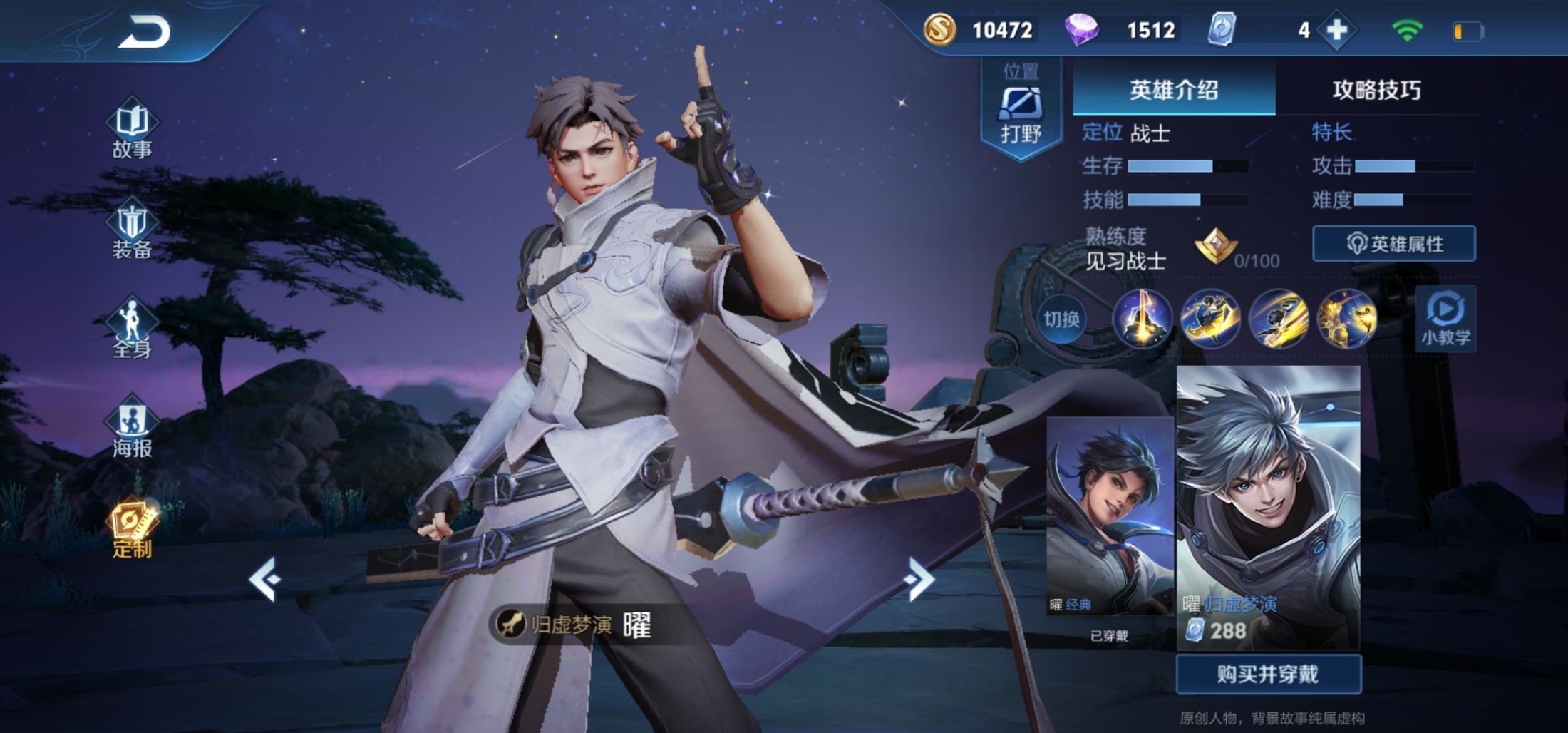Open 英雄属性 hero attributes
The width and height of the screenshot is (1568, 733).
[x=1394, y=244]
